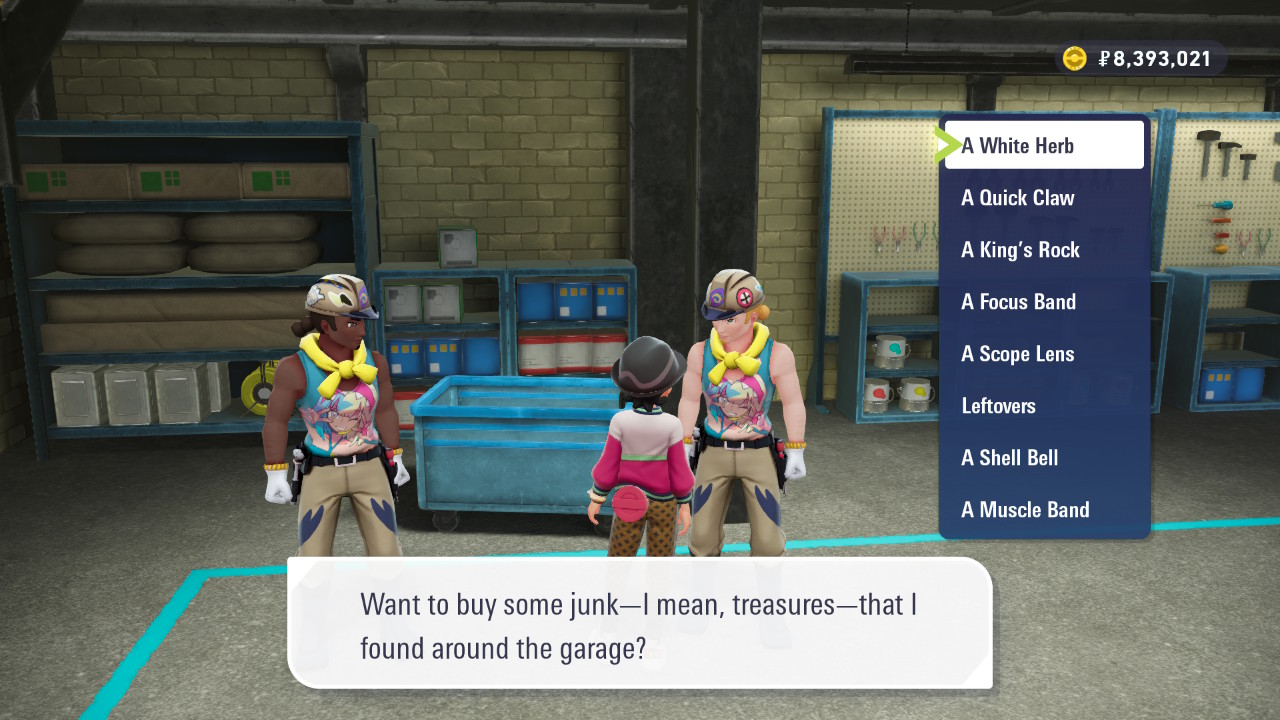Select A Focus Band item
The width and height of the screenshot is (1280, 720).
[1044, 302]
